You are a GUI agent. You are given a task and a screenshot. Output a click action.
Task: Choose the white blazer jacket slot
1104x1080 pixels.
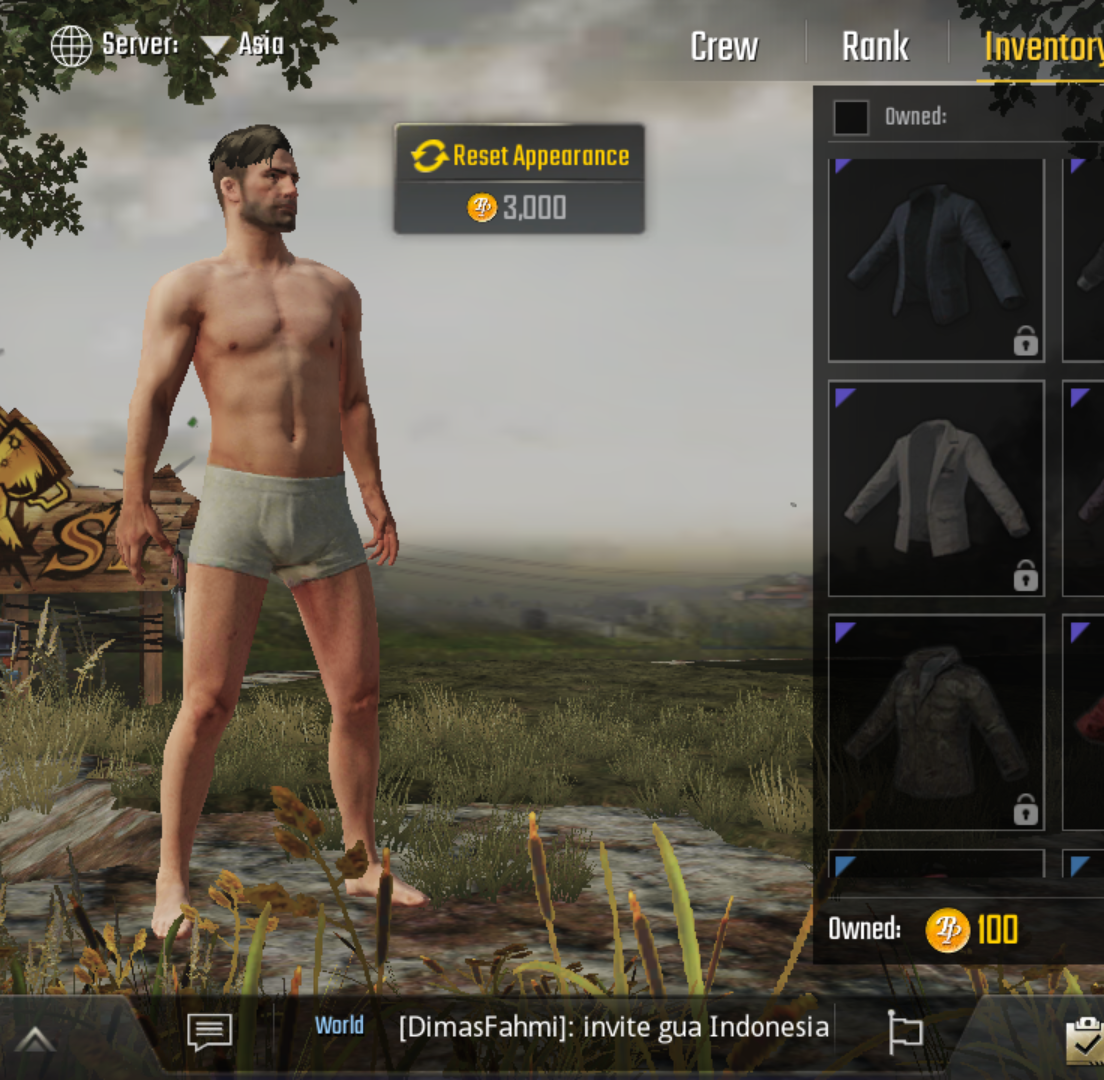pyautogui.click(x=936, y=488)
